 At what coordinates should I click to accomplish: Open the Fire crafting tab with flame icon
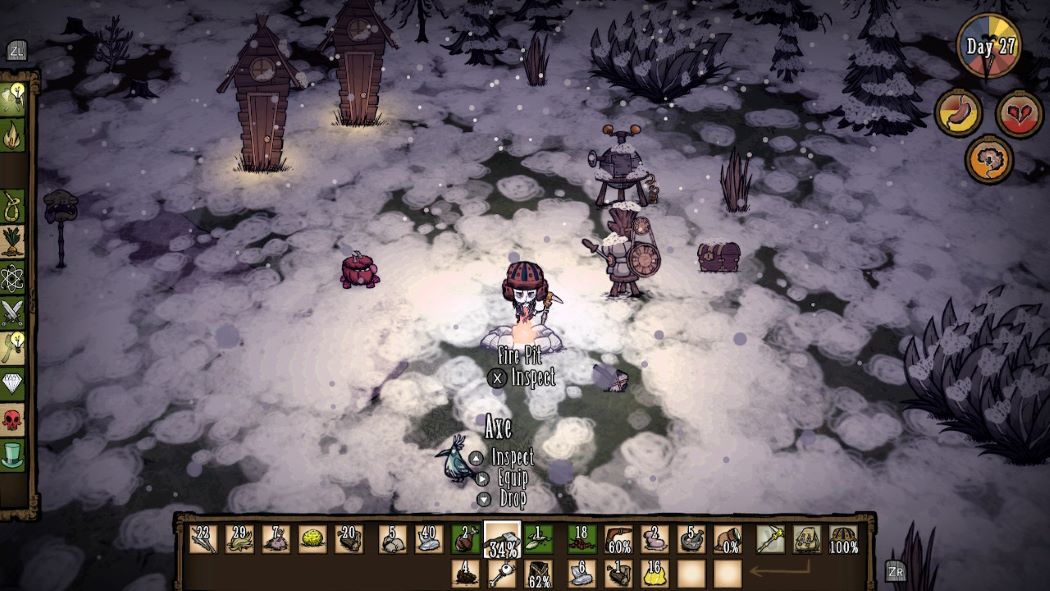click(14, 134)
